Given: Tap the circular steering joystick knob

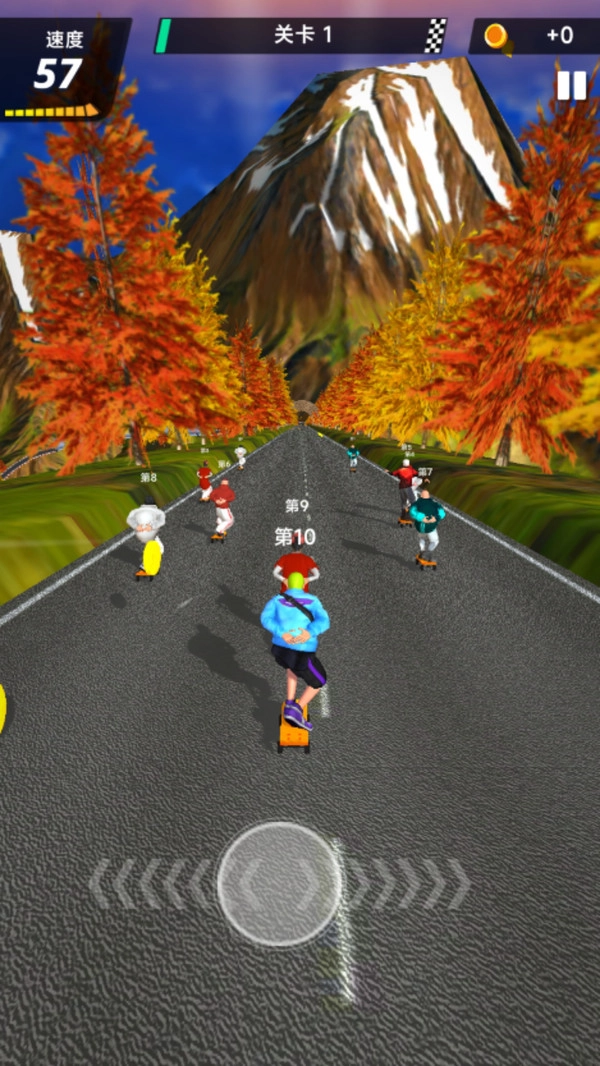Looking at the screenshot, I should 279,883.
